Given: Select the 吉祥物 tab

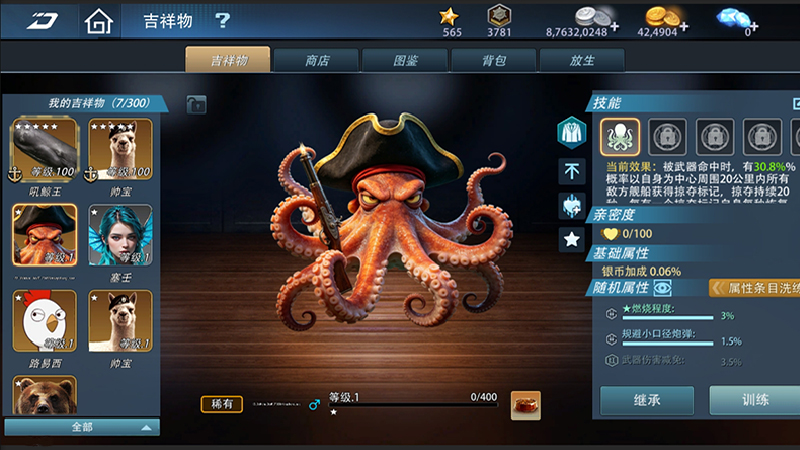Looking at the screenshot, I should (x=229, y=60).
